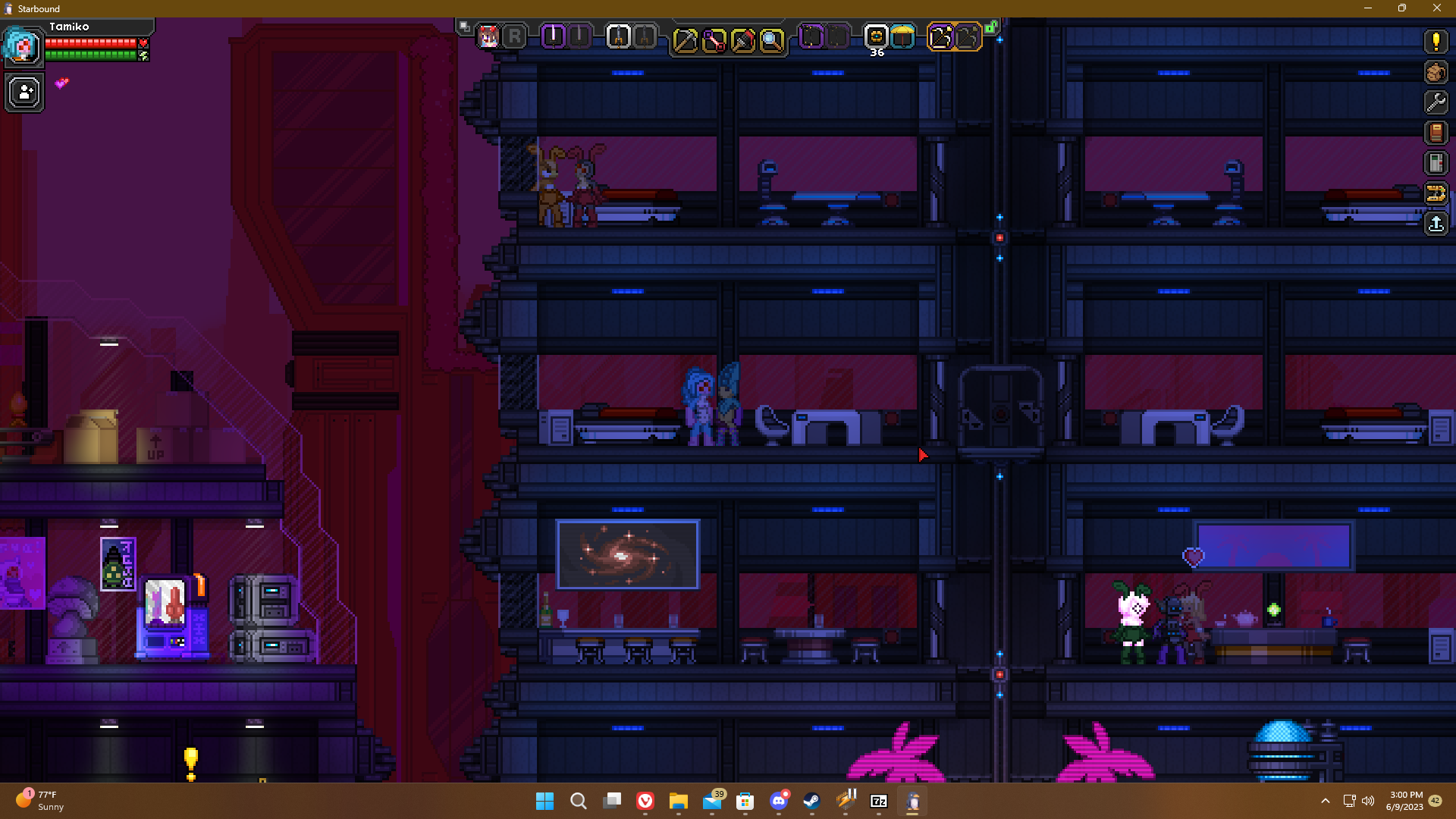Open the quest journal exclamation icon

(1436, 42)
